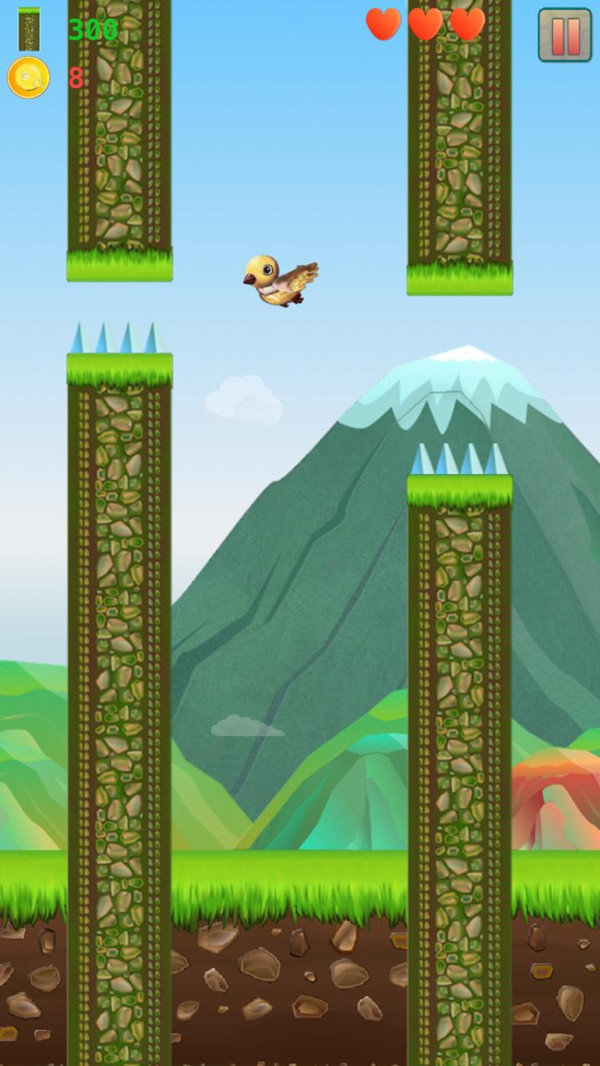Screen dimensions: 600x1066
Task: Pause the game with the pause button
Action: [x=565, y=35]
